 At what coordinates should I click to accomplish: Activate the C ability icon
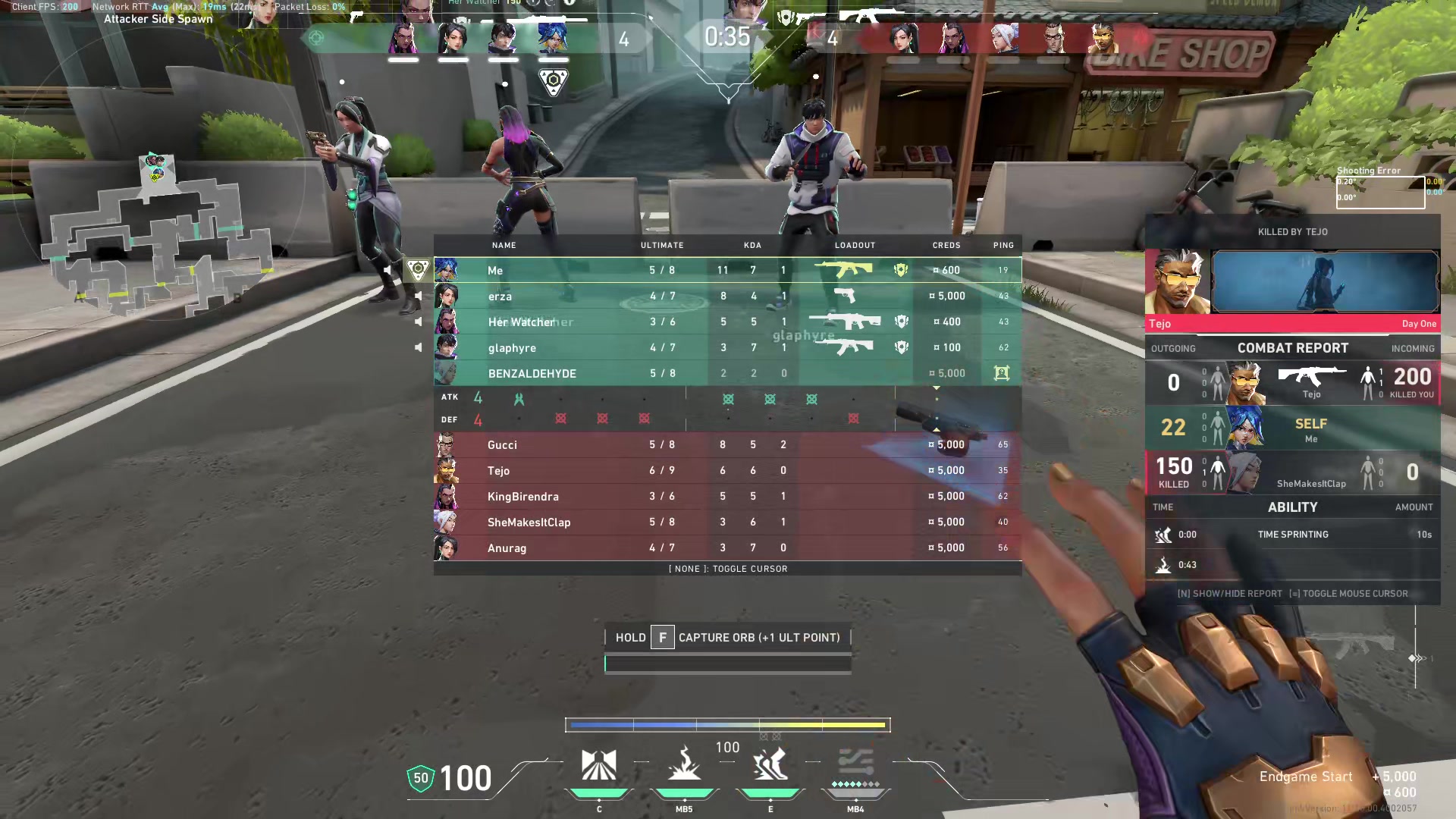point(598,766)
